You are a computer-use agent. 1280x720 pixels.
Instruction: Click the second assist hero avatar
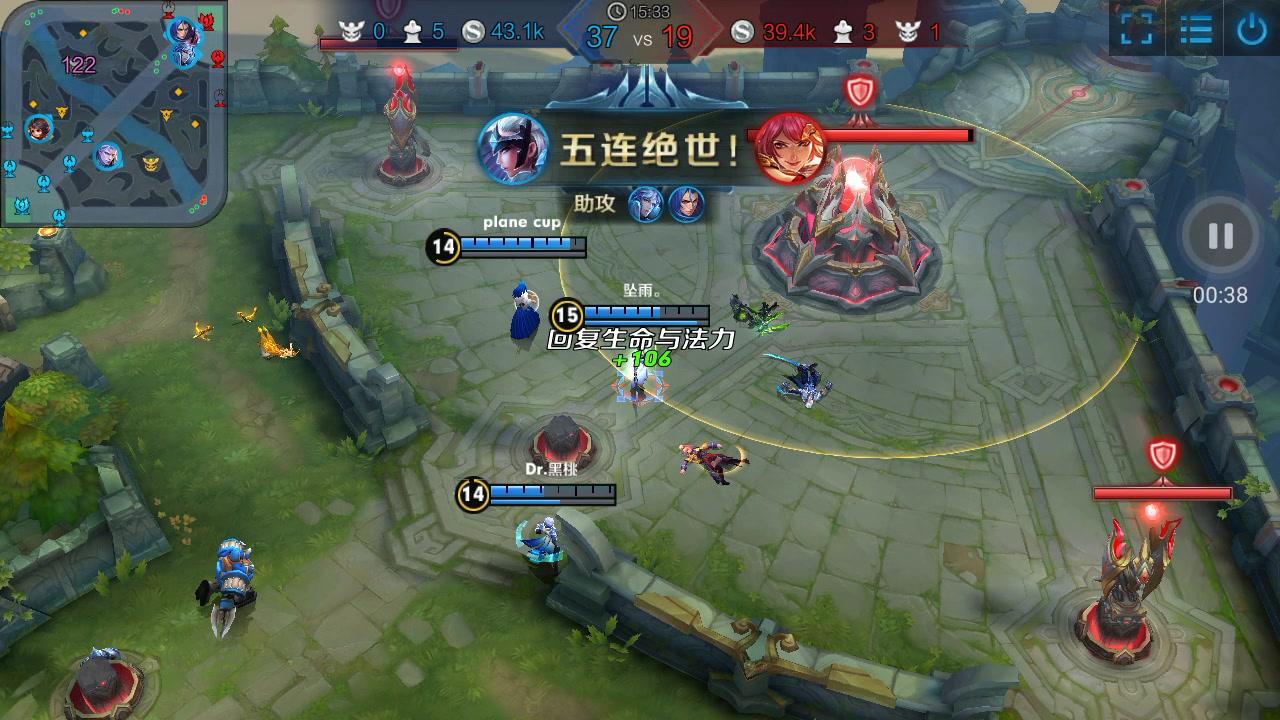(689, 203)
